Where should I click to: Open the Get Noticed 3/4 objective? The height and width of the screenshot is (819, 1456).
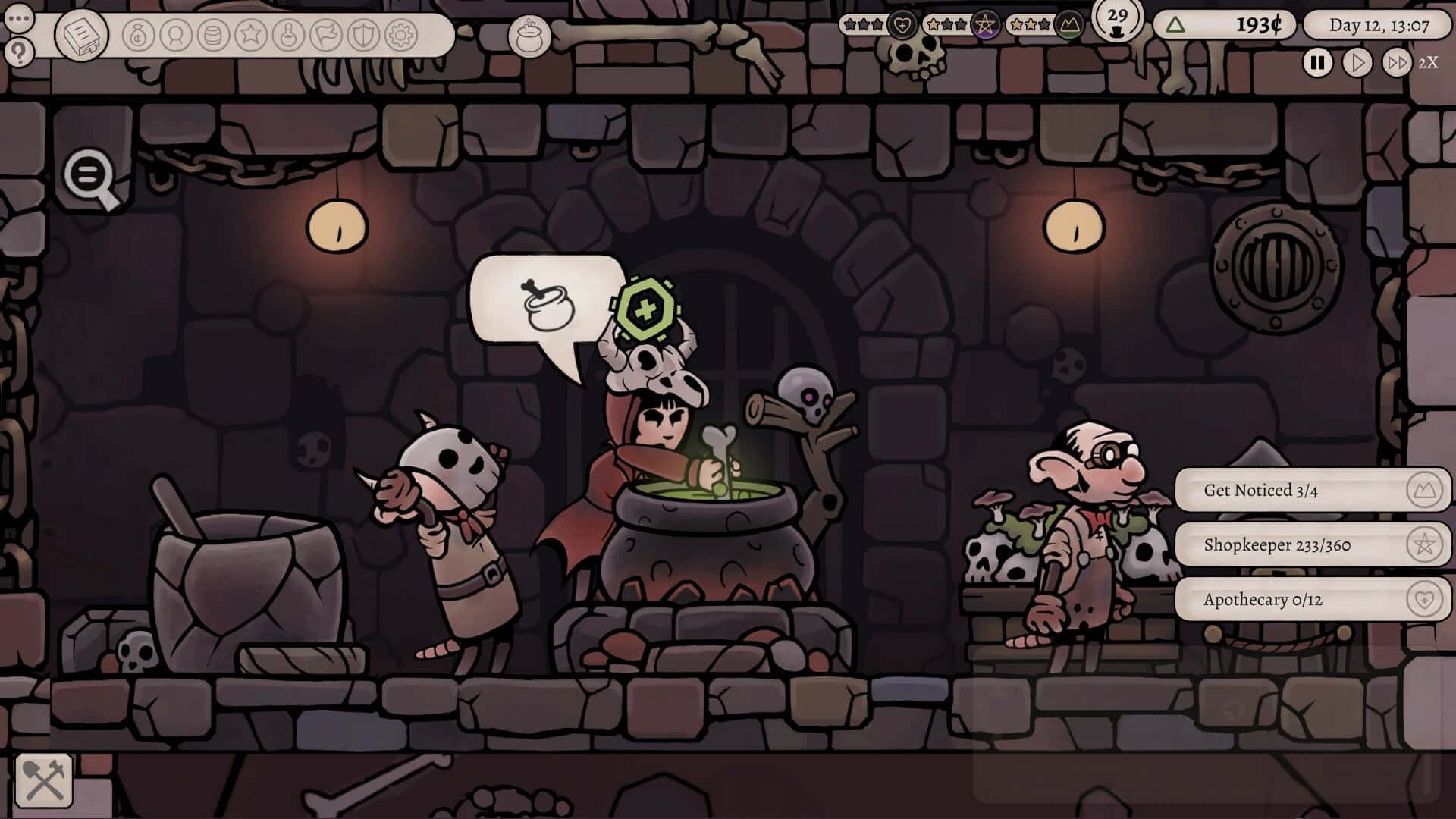(1312, 491)
